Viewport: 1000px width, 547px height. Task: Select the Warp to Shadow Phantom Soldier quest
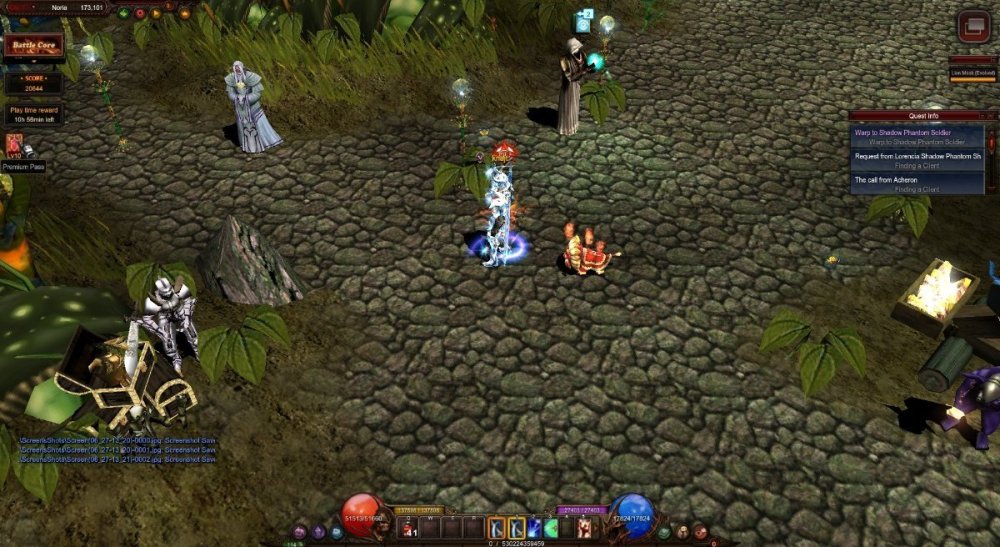(x=916, y=136)
